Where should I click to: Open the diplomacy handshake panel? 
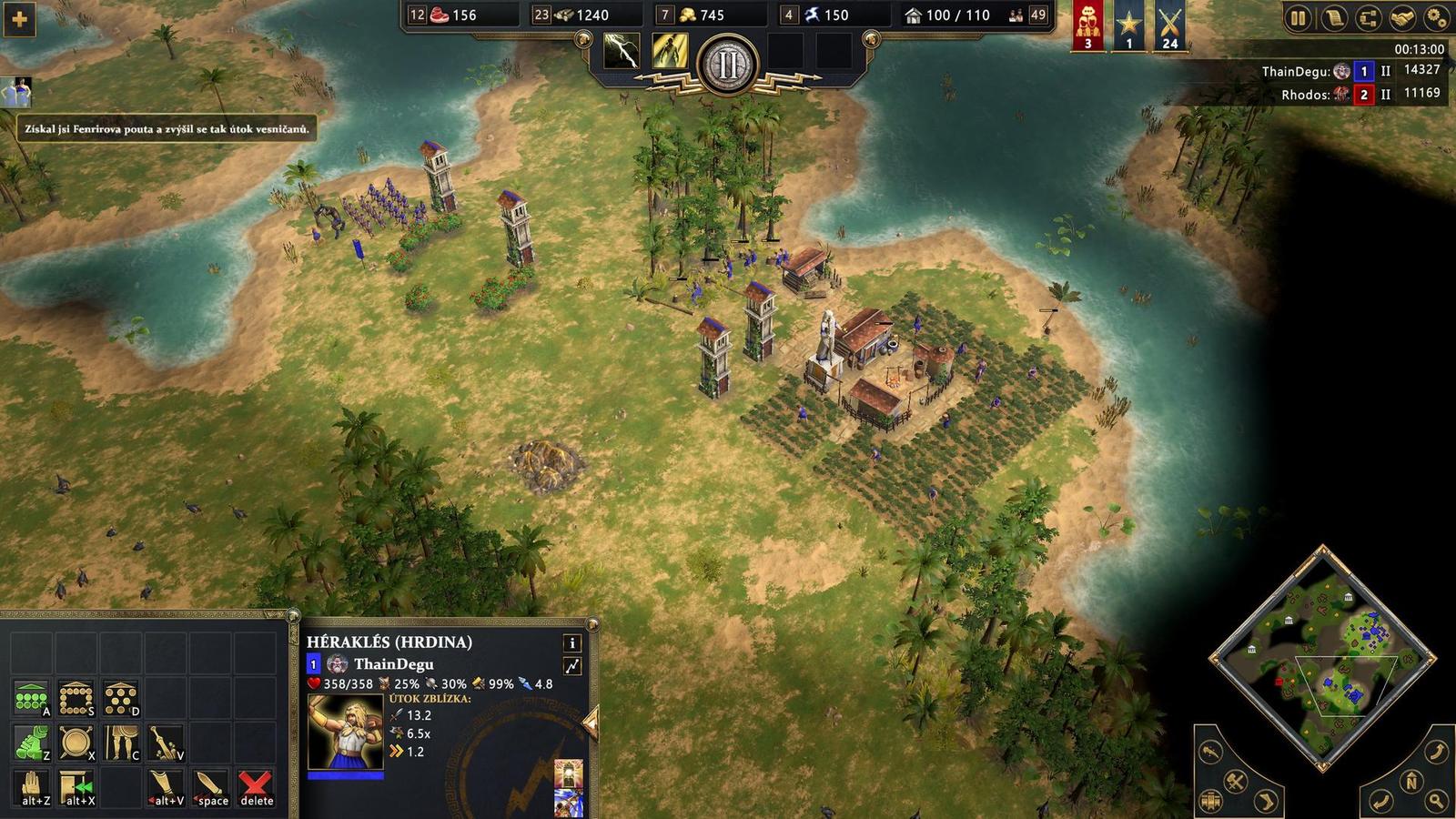click(x=1401, y=18)
